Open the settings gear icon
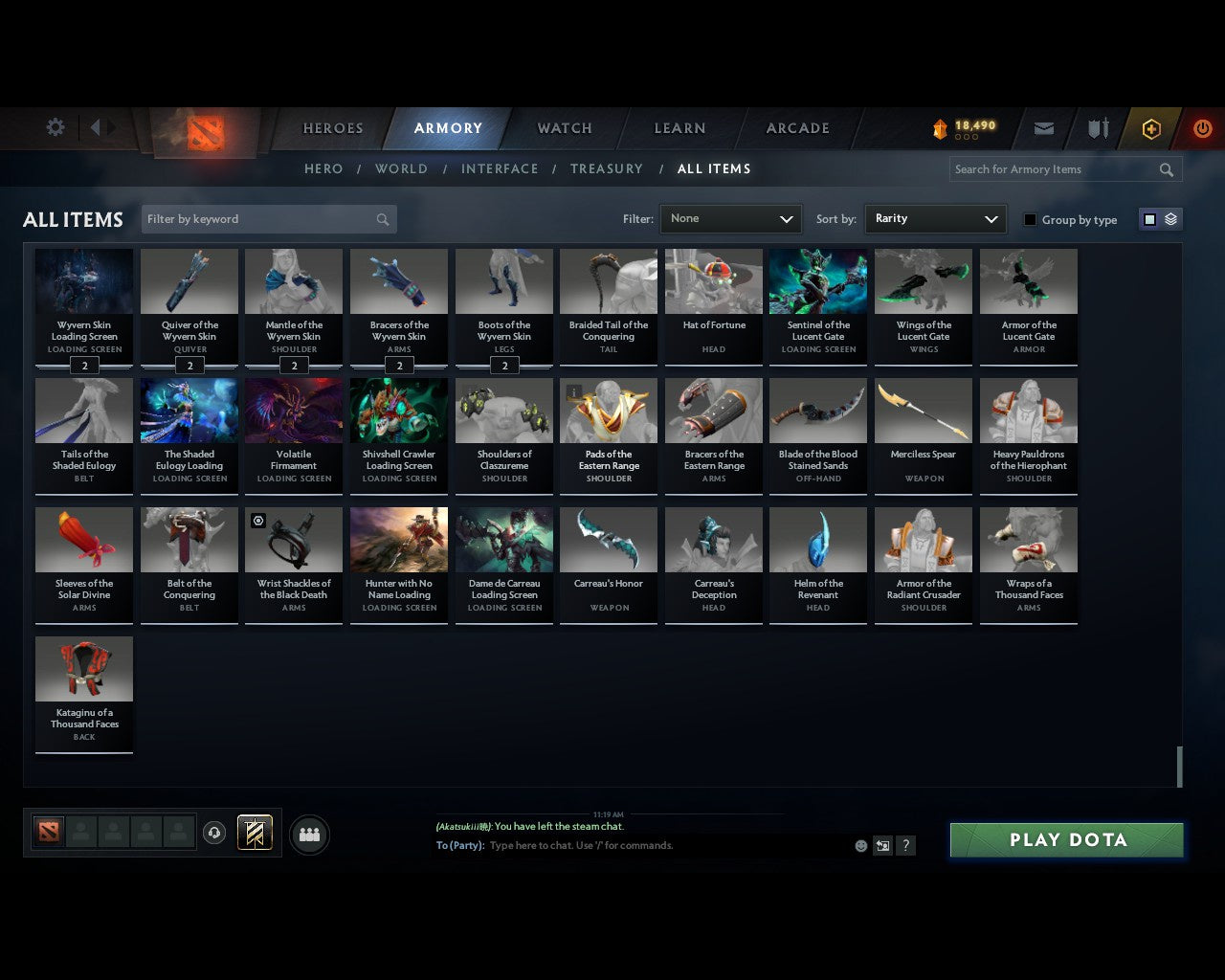This screenshot has height=980, width=1225. click(x=55, y=126)
